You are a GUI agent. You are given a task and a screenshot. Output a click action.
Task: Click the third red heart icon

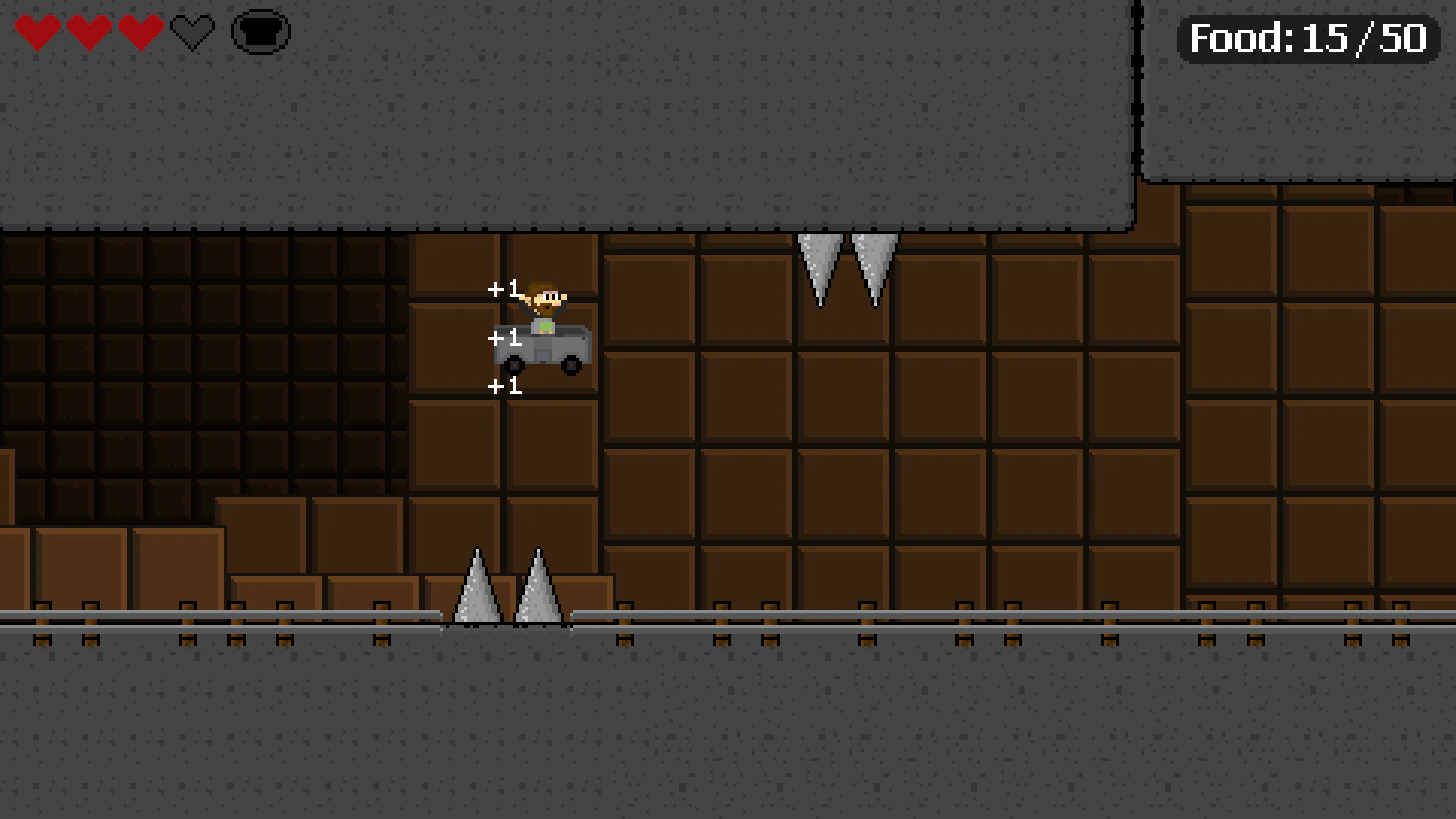pos(140,32)
